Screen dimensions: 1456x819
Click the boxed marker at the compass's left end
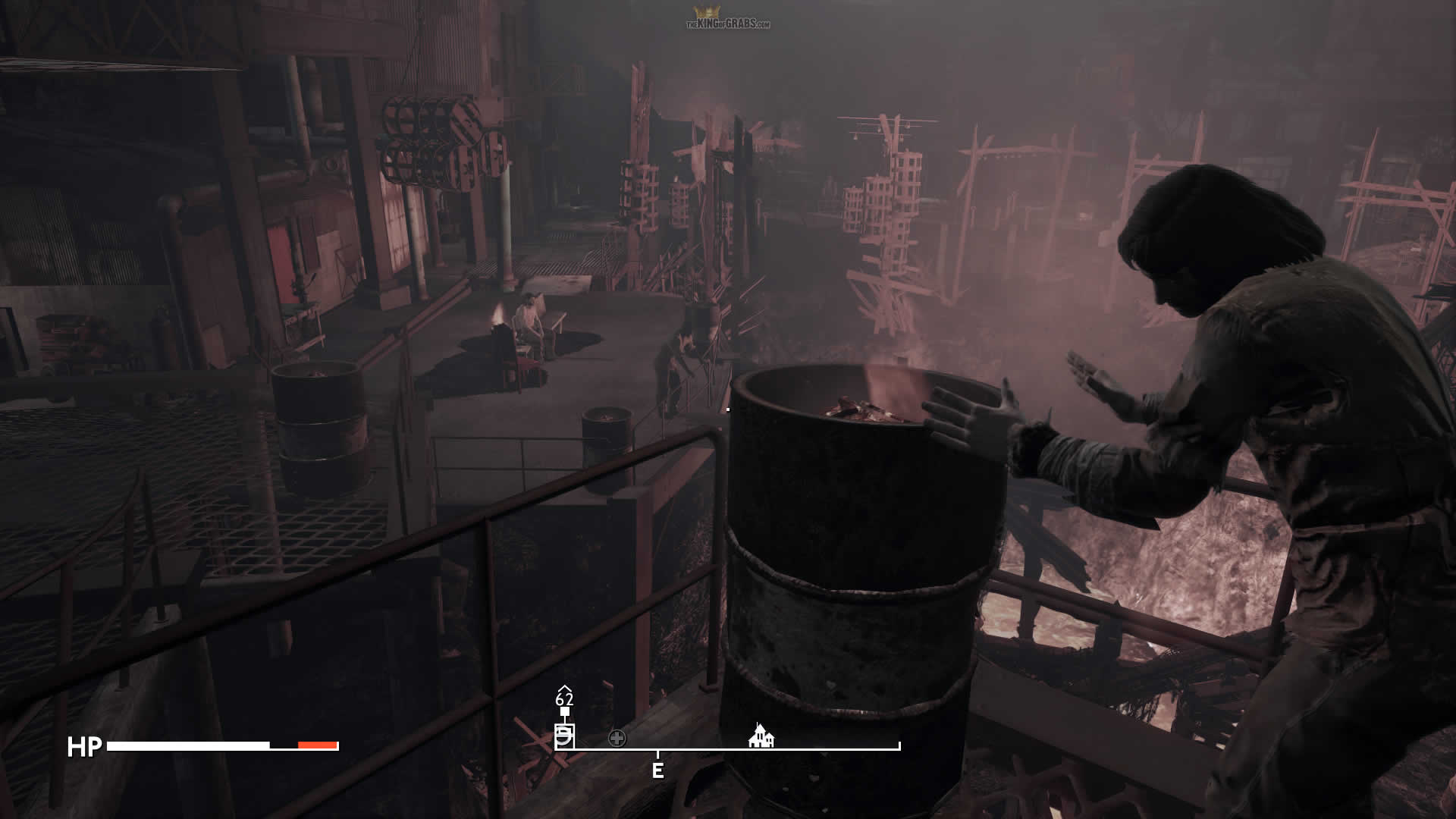coord(564,736)
